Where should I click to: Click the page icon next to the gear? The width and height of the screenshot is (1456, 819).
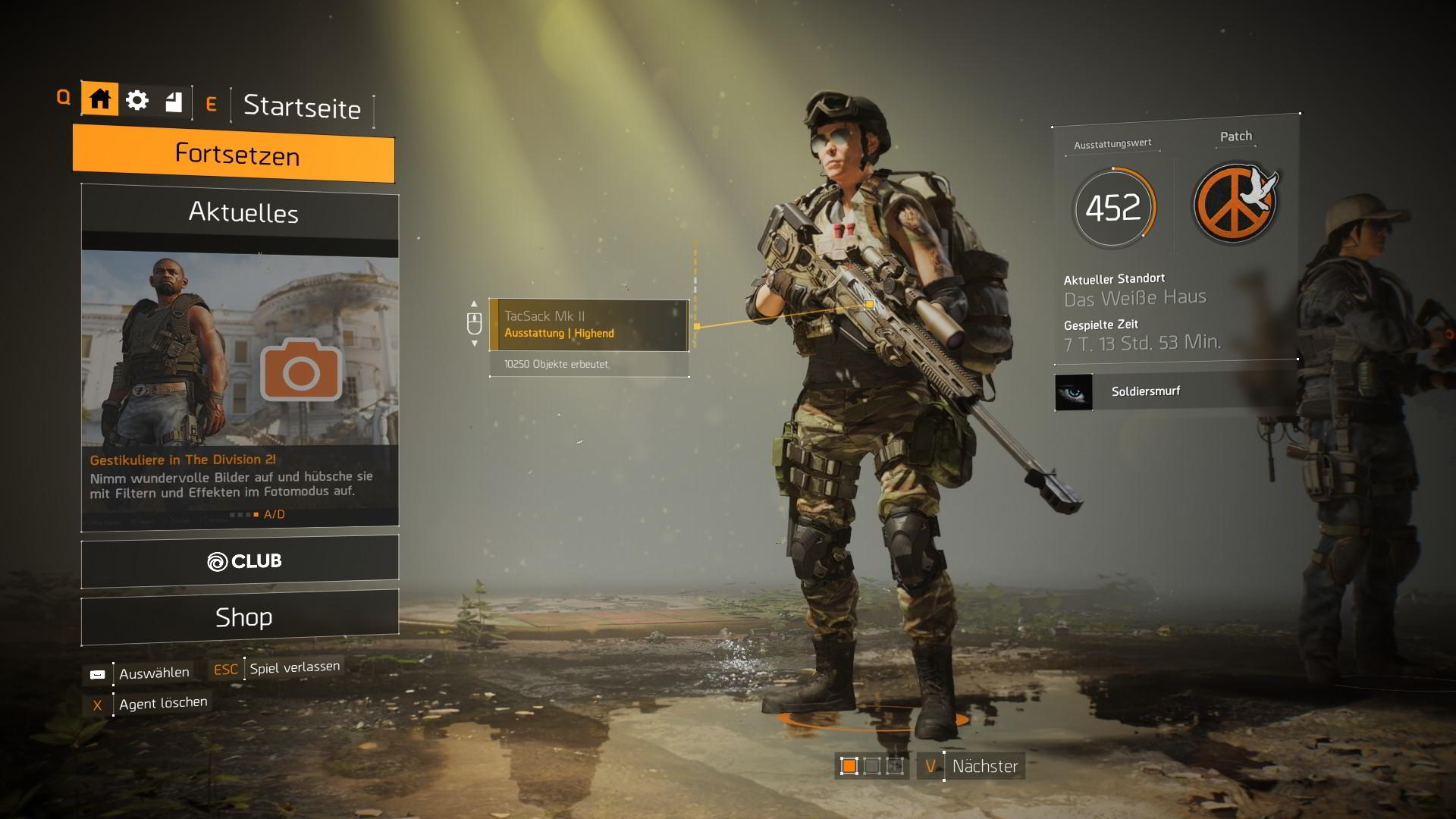(x=173, y=99)
